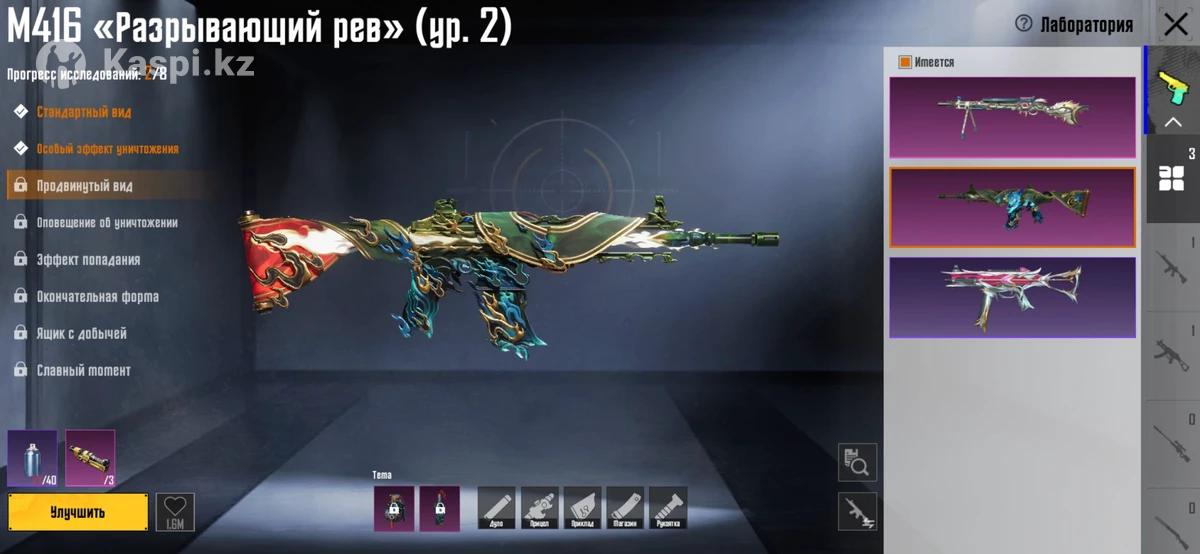Open the Ящик с добычей stage

pyautogui.click(x=81, y=334)
